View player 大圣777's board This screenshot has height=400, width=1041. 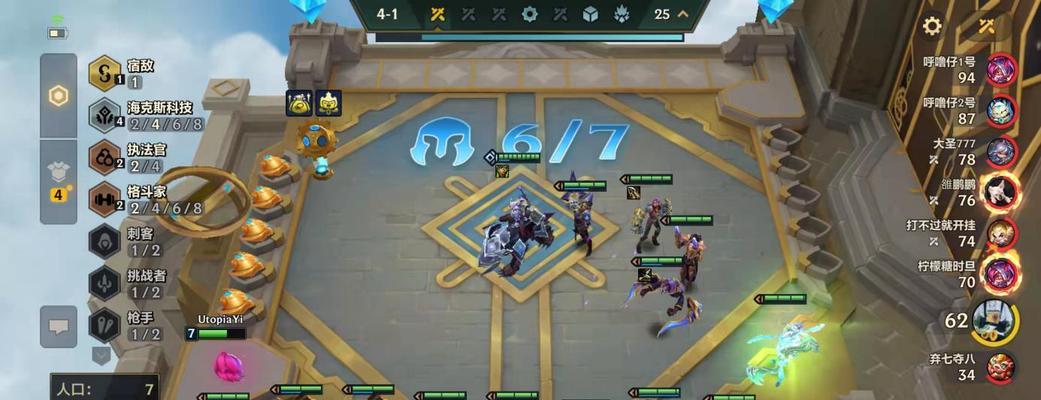1001,152
